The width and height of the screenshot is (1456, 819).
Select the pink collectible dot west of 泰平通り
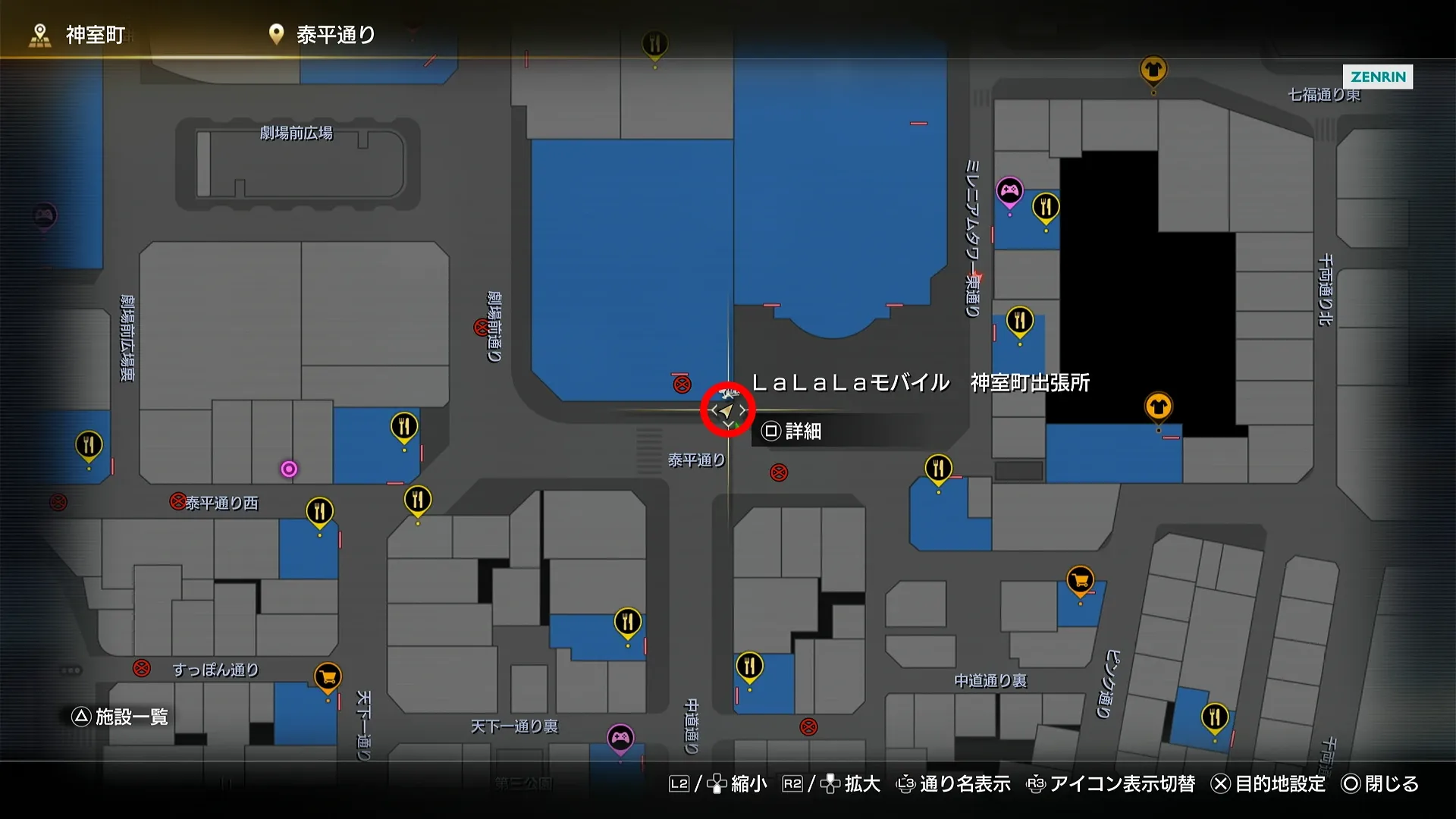tap(289, 469)
